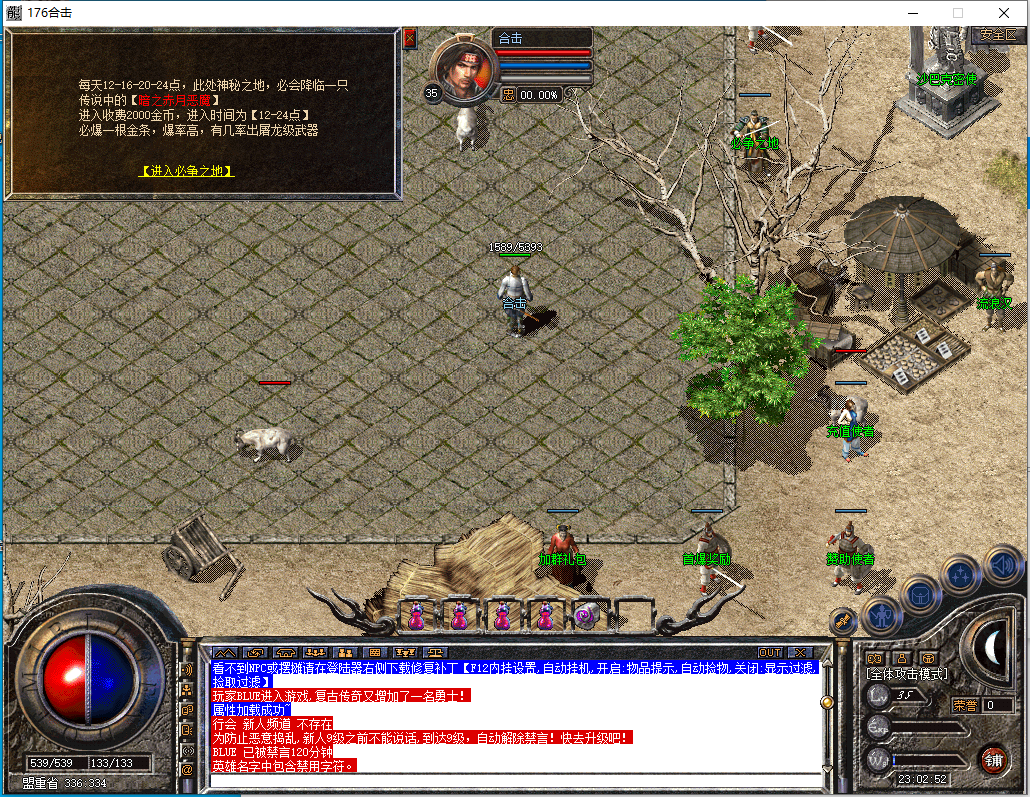Use the purple teleport scroll in belt
The image size is (1030, 797).
coord(586,616)
